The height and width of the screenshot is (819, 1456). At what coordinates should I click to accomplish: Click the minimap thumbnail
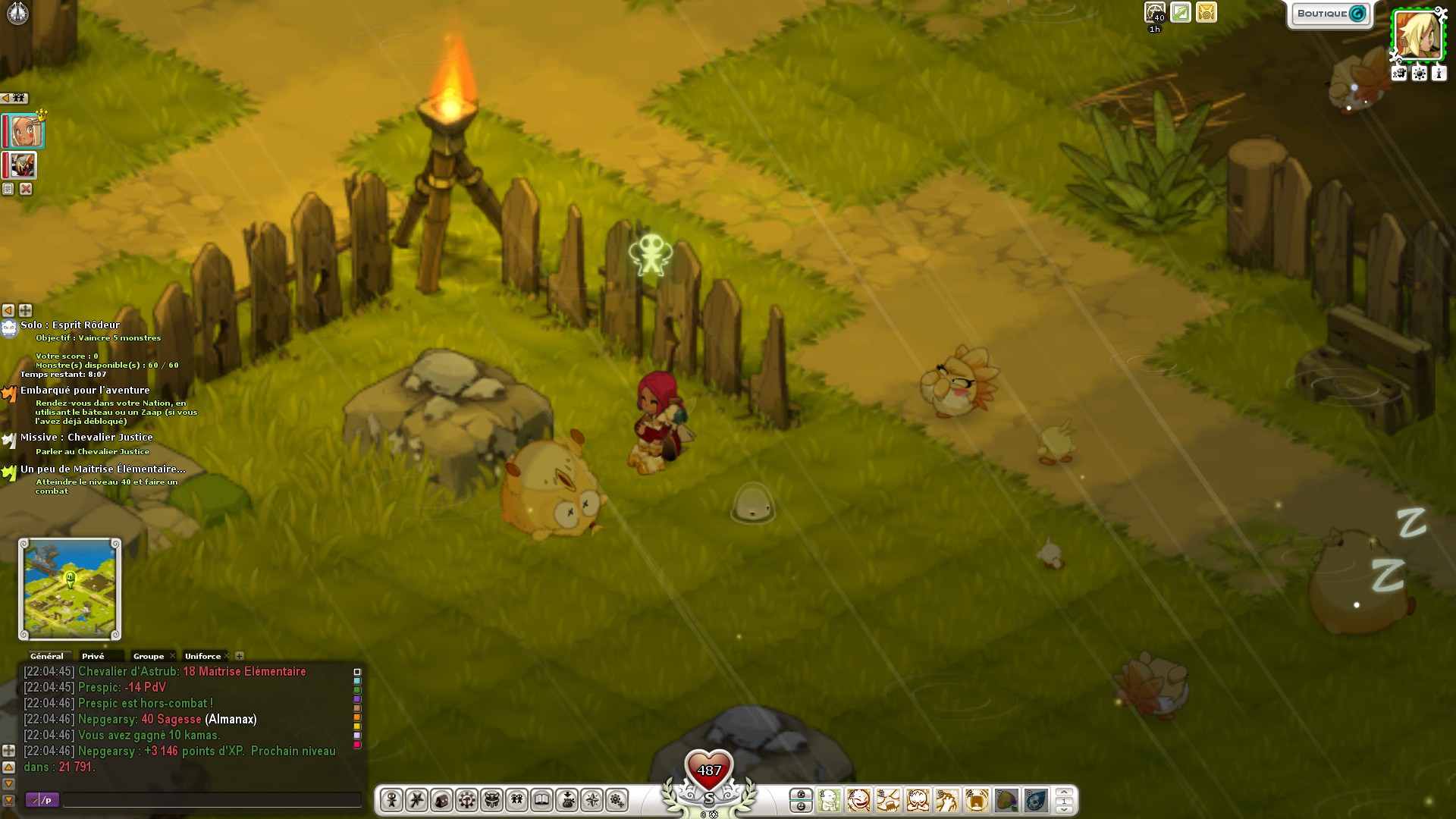(x=68, y=588)
